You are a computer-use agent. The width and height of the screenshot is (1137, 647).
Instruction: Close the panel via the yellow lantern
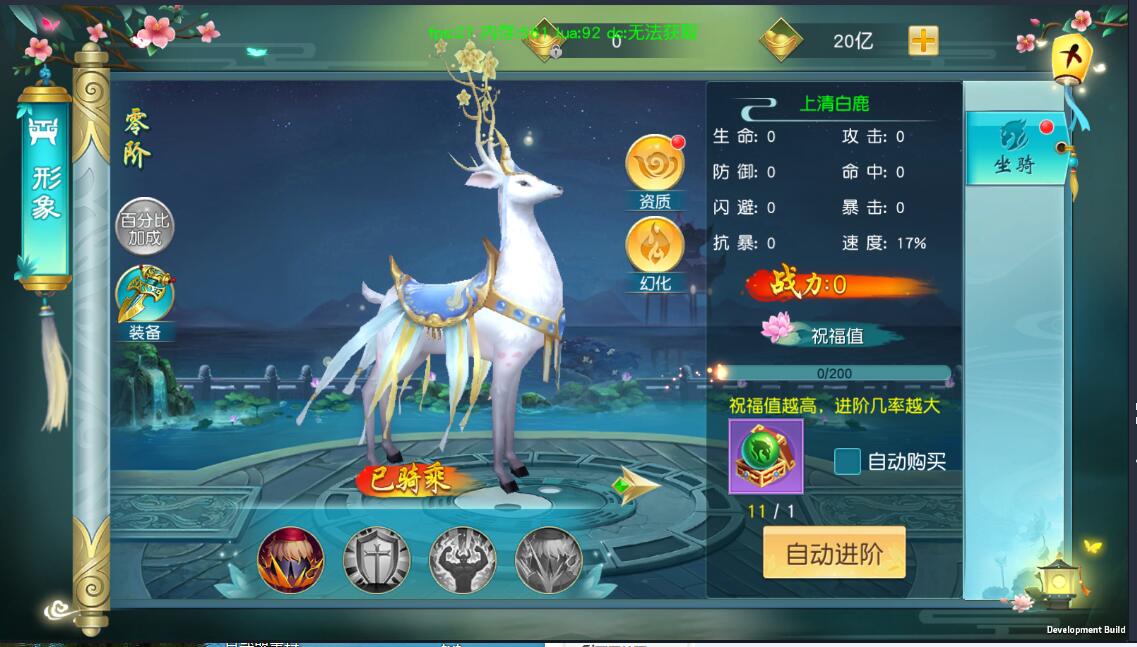click(x=1069, y=58)
